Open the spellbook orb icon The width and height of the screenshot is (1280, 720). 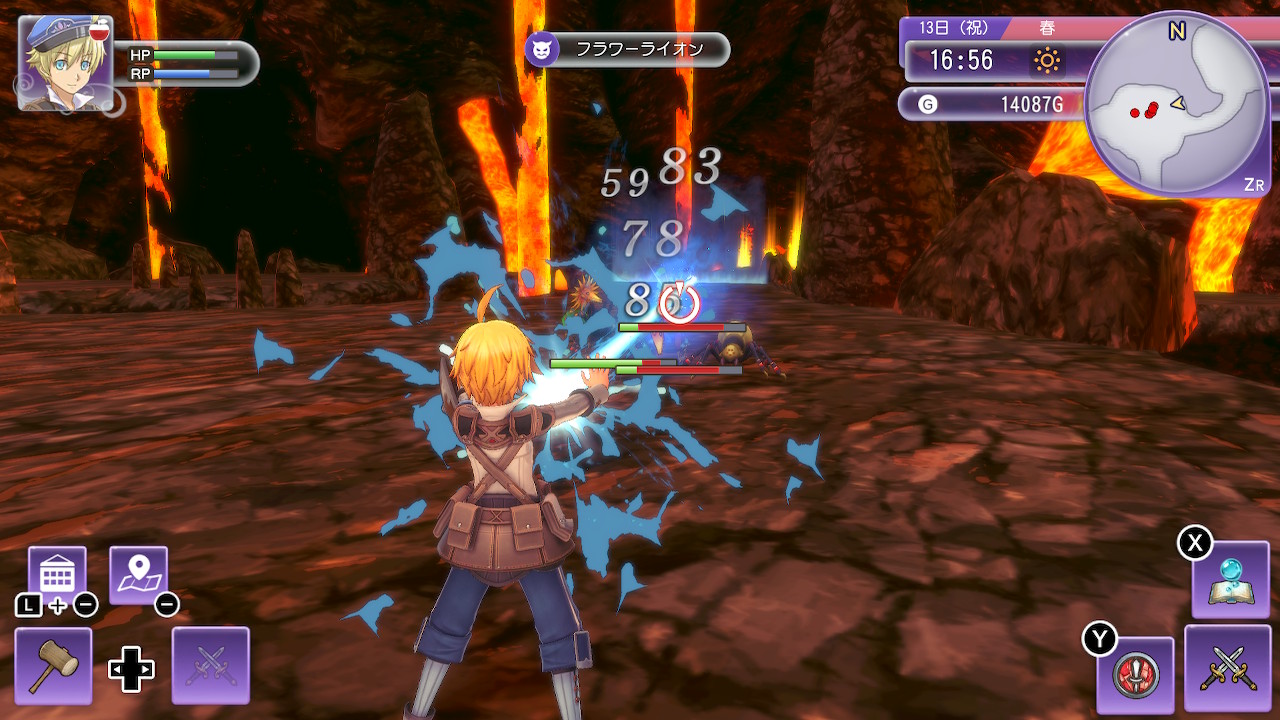click(1230, 580)
